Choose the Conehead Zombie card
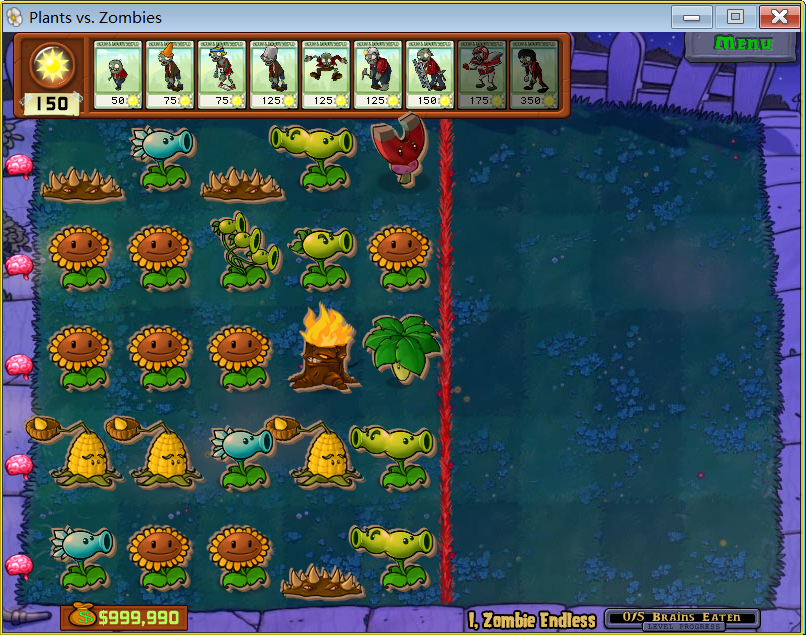The height and width of the screenshot is (635, 806). point(170,74)
